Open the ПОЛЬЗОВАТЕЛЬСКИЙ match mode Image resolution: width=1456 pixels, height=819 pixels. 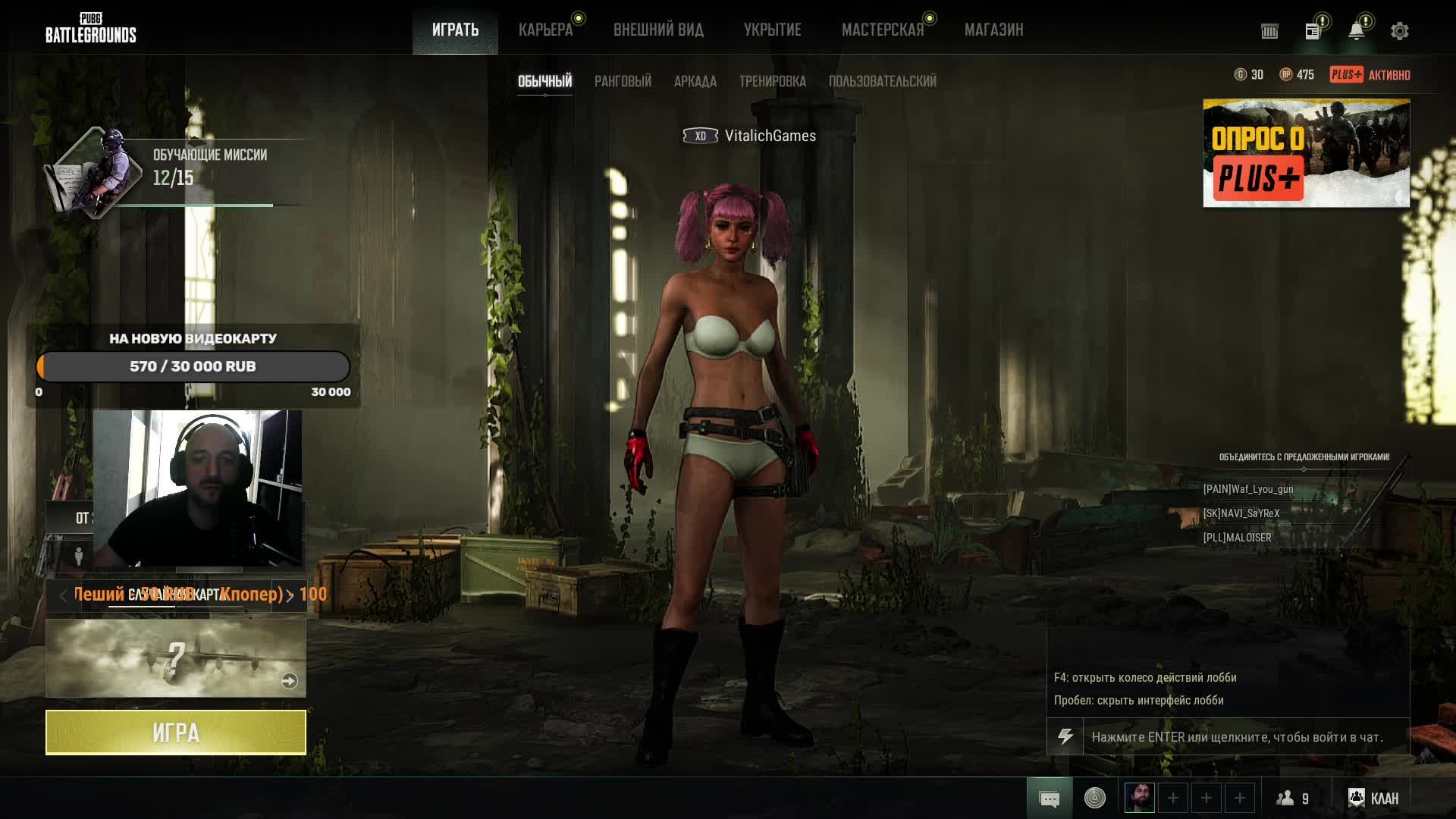click(x=882, y=81)
